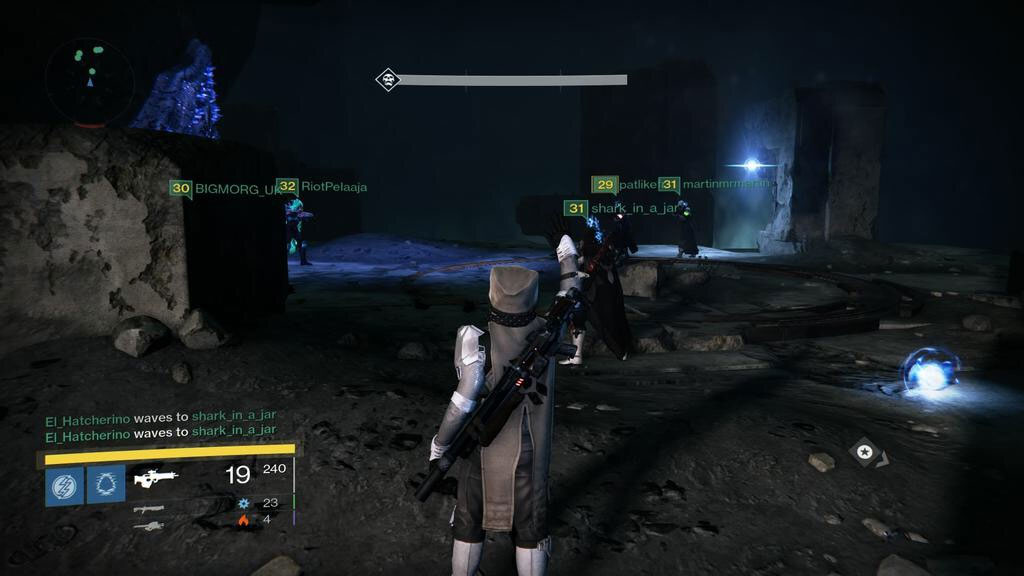Click the boss skull icon by health bar

point(387,80)
